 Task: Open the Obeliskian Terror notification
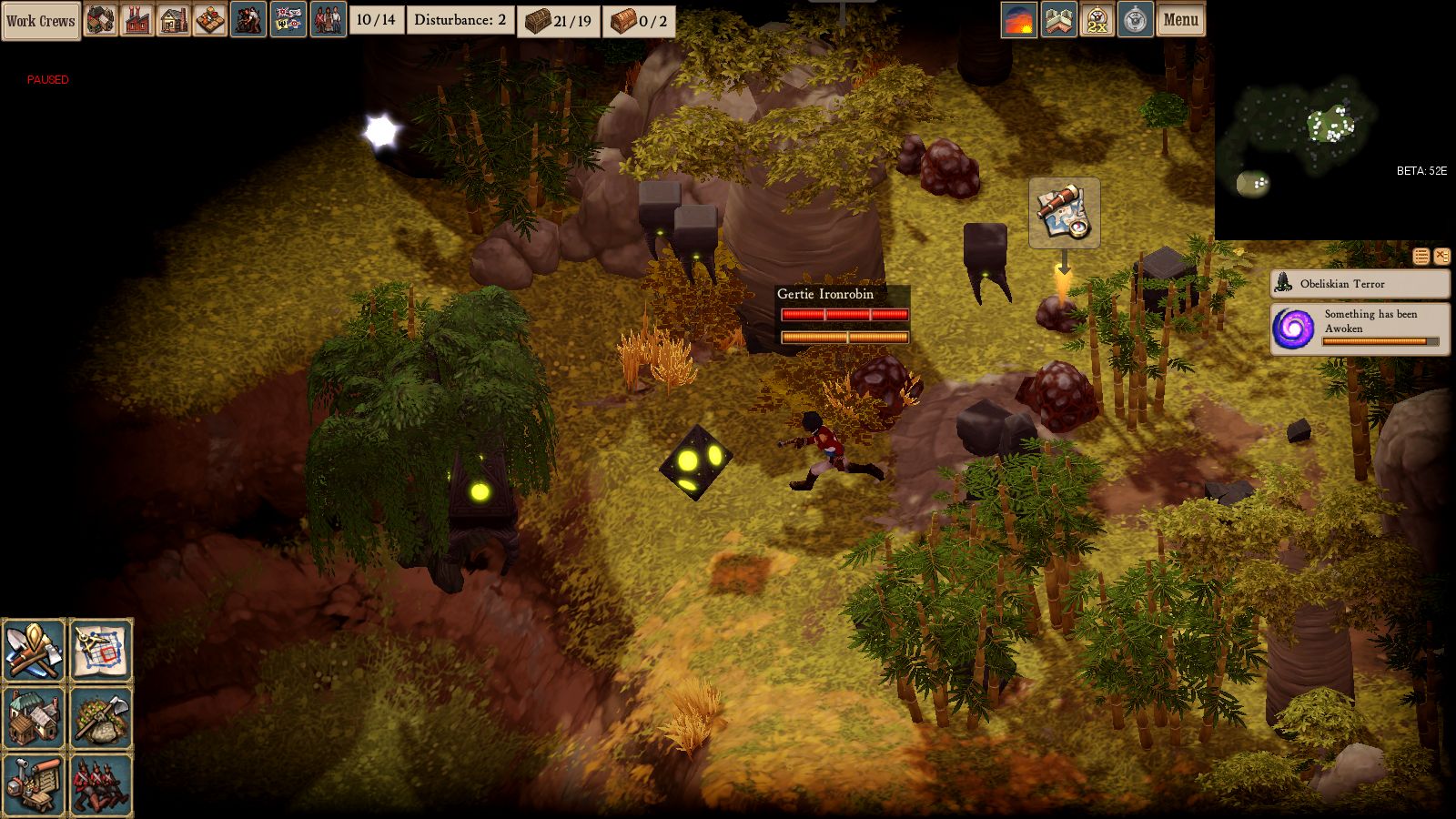1360,284
